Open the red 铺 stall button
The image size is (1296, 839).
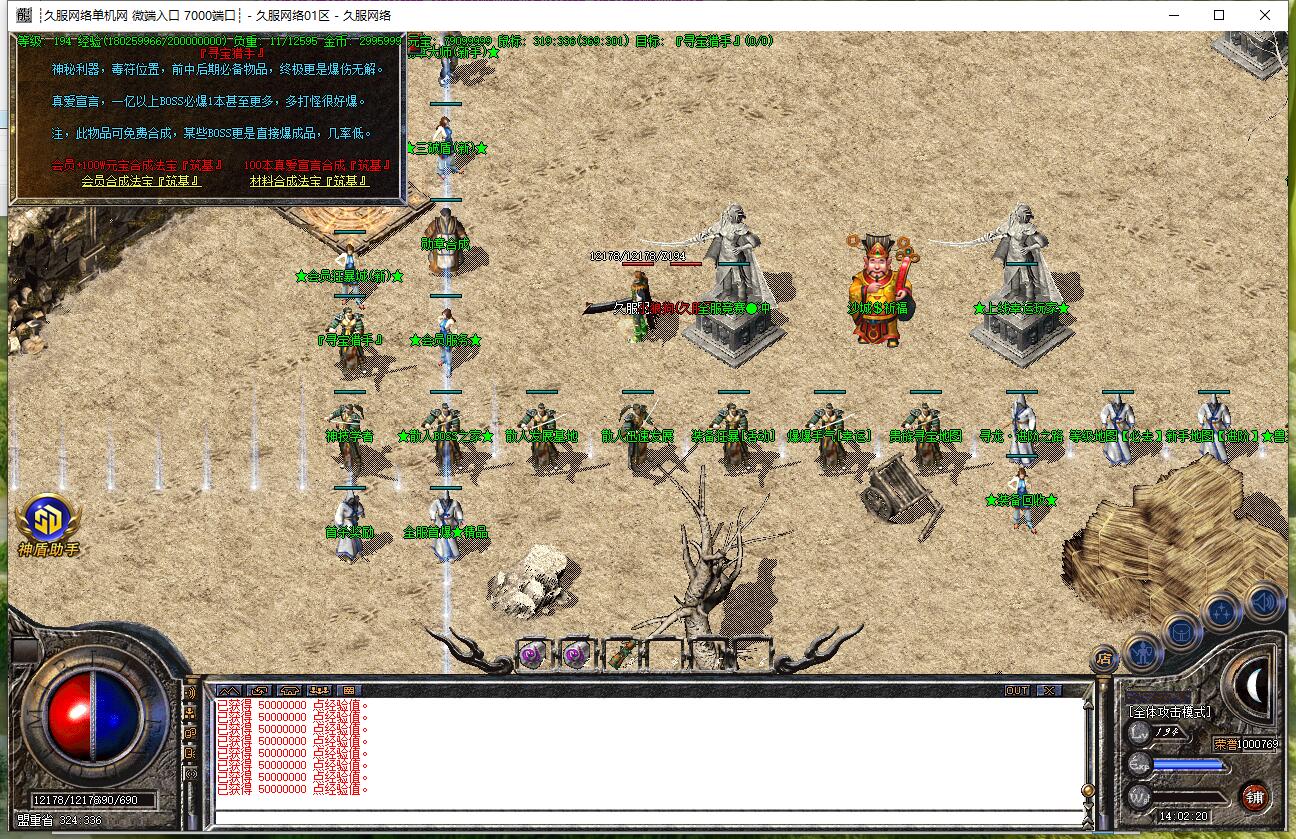coord(1255,797)
